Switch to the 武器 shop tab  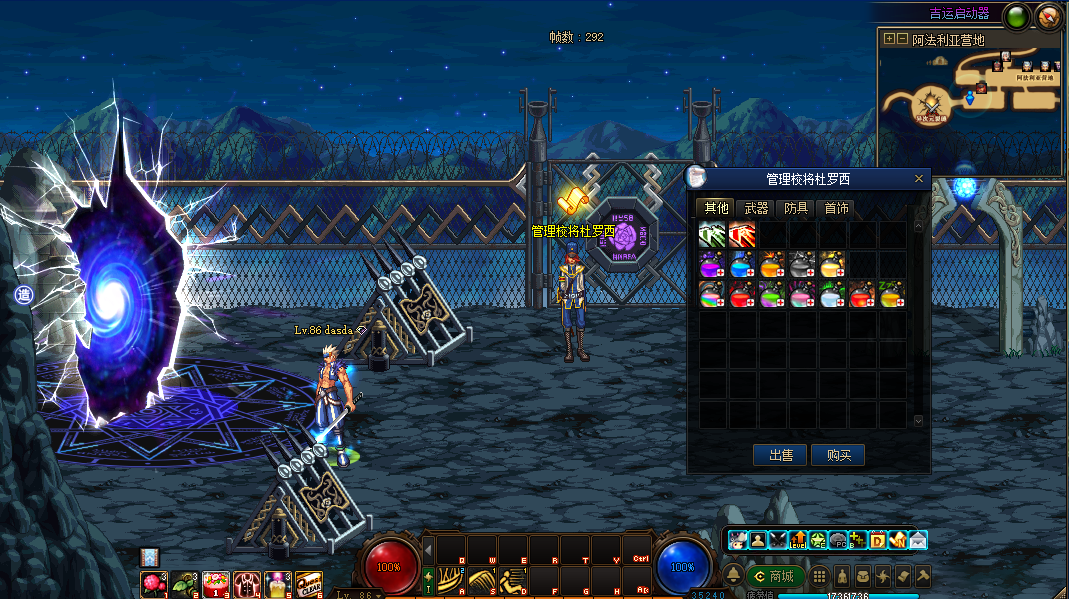point(757,208)
